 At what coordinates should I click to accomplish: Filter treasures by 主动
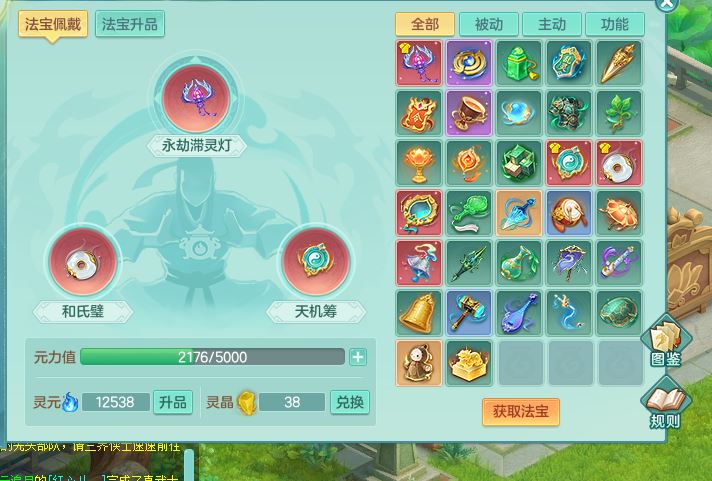(x=552, y=25)
